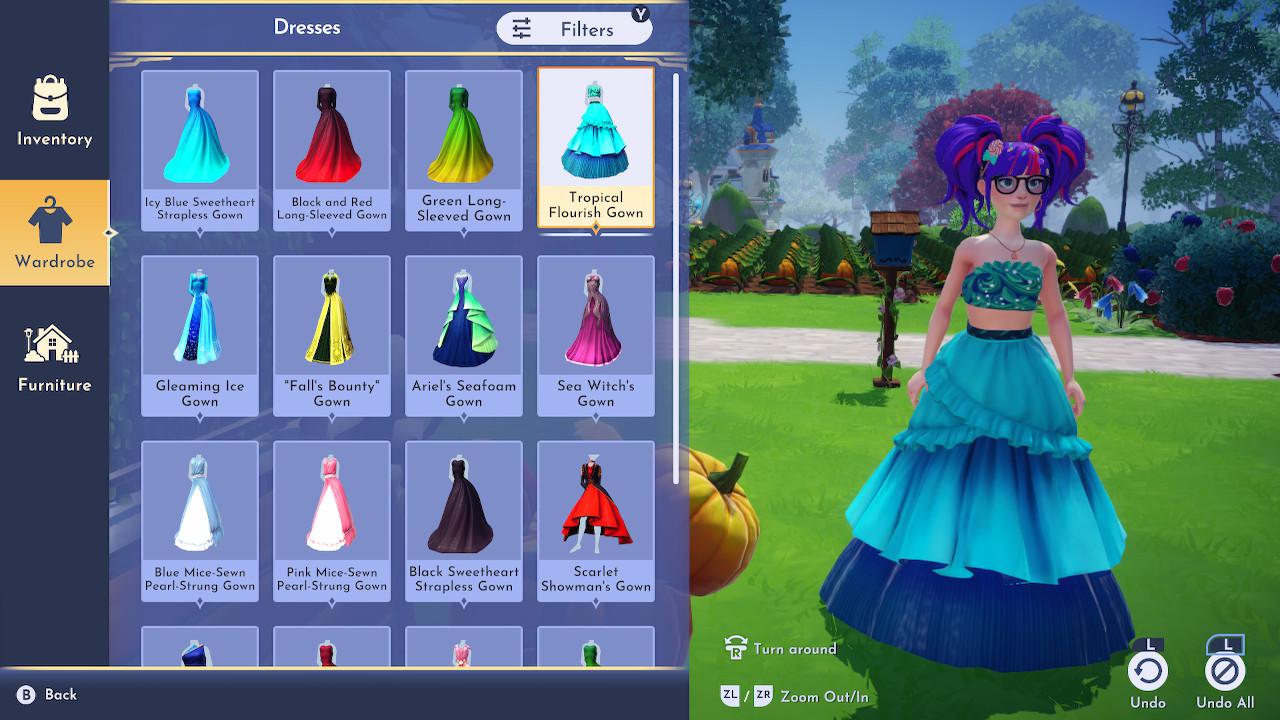Click the filter sliders icon on the Filters button
Viewport: 1280px width, 720px height.
pyautogui.click(x=521, y=30)
